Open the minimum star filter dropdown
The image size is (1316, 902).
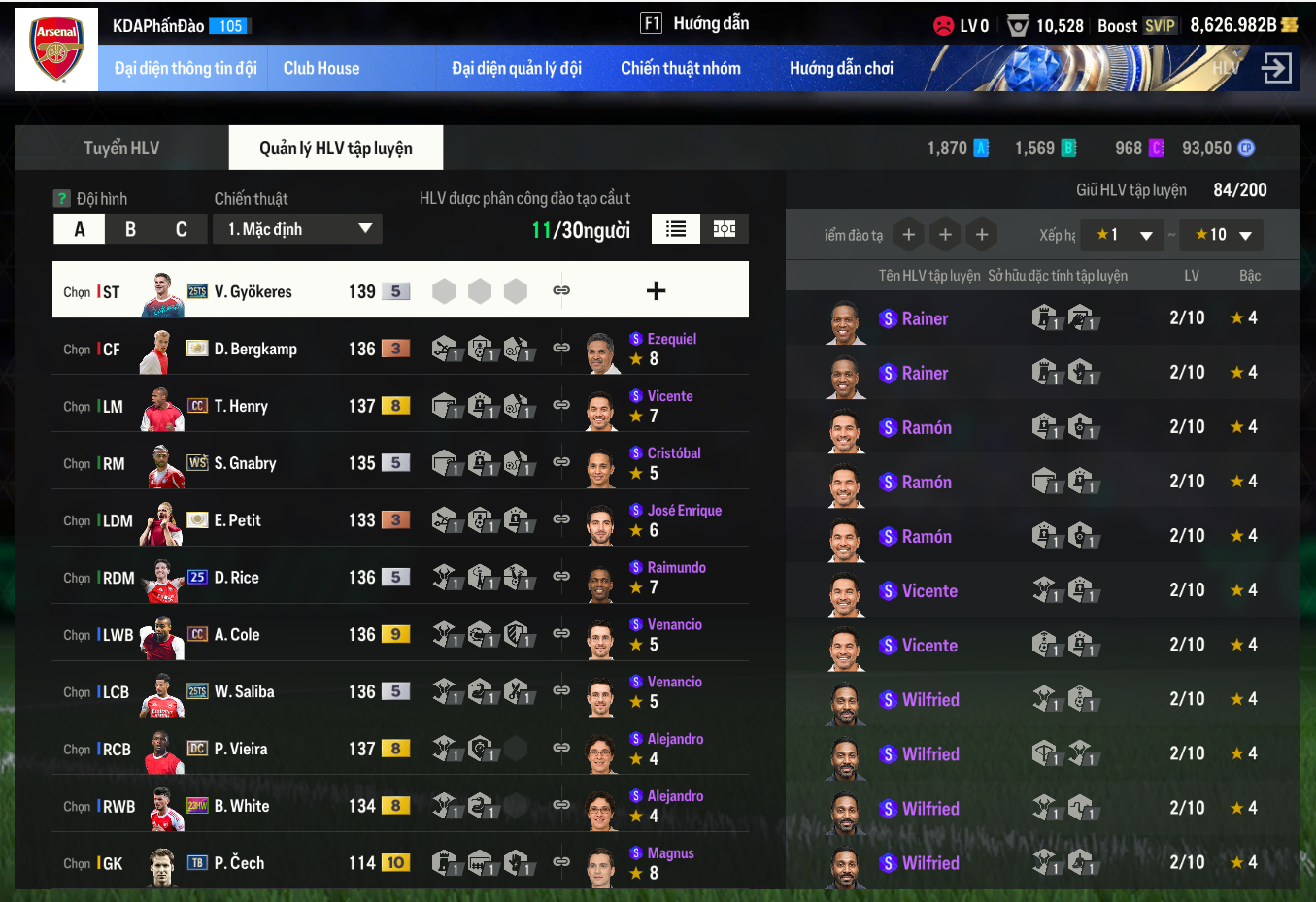pyautogui.click(x=1122, y=235)
